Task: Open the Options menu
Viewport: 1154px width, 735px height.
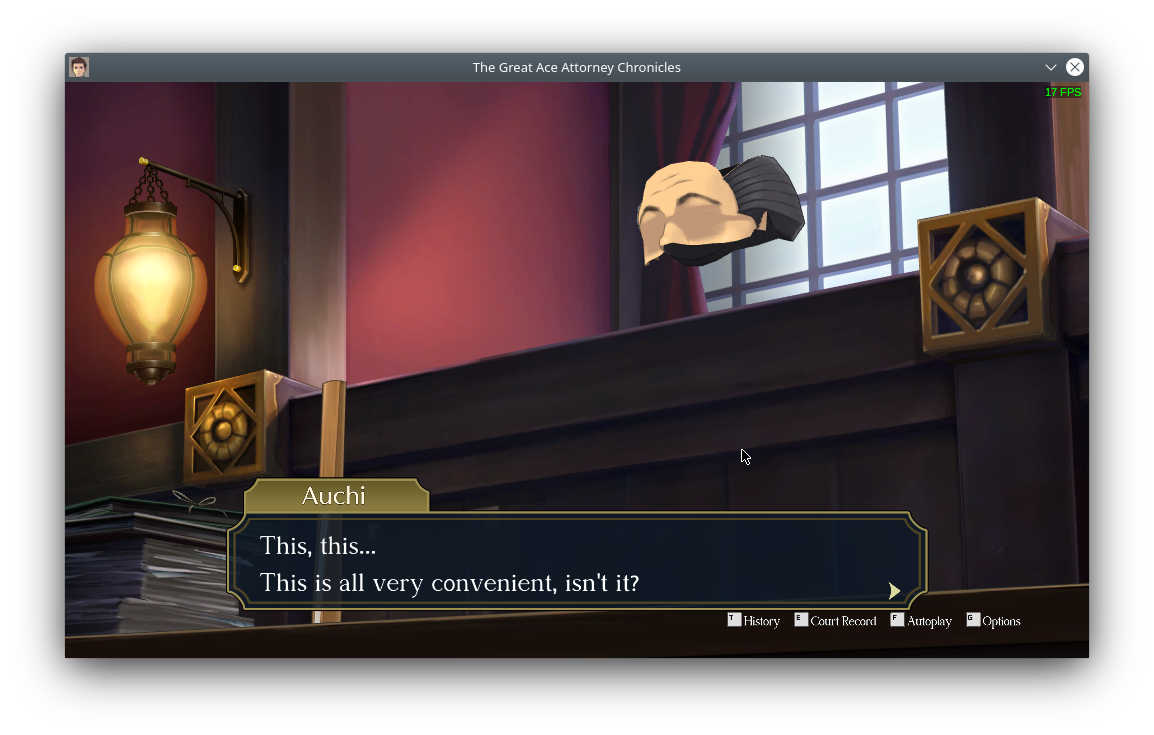Action: pos(993,621)
